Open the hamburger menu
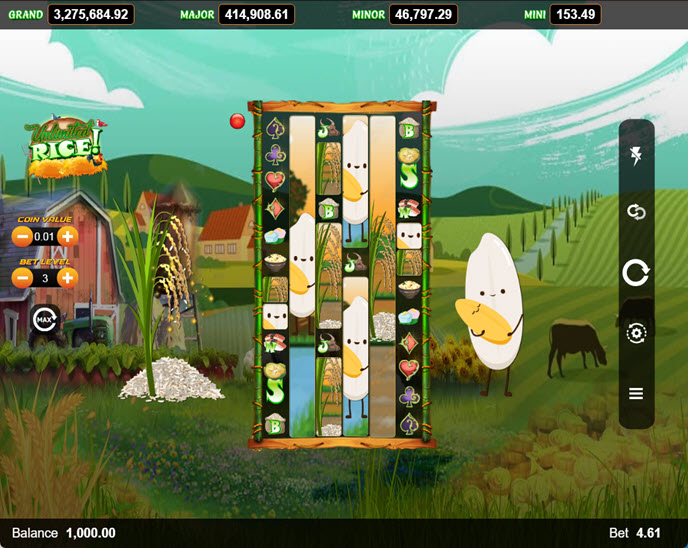688x548 pixels. (636, 394)
